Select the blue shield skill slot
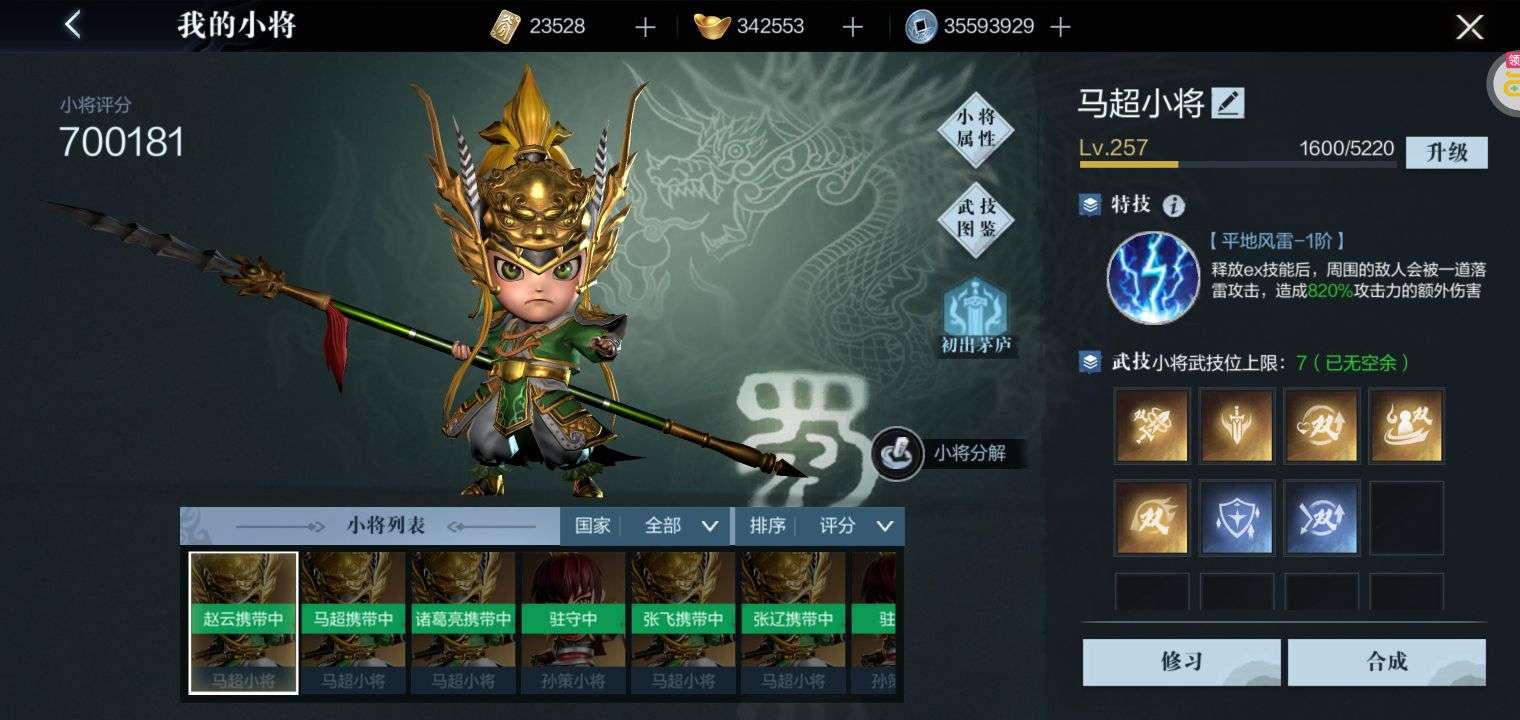 coord(1236,517)
